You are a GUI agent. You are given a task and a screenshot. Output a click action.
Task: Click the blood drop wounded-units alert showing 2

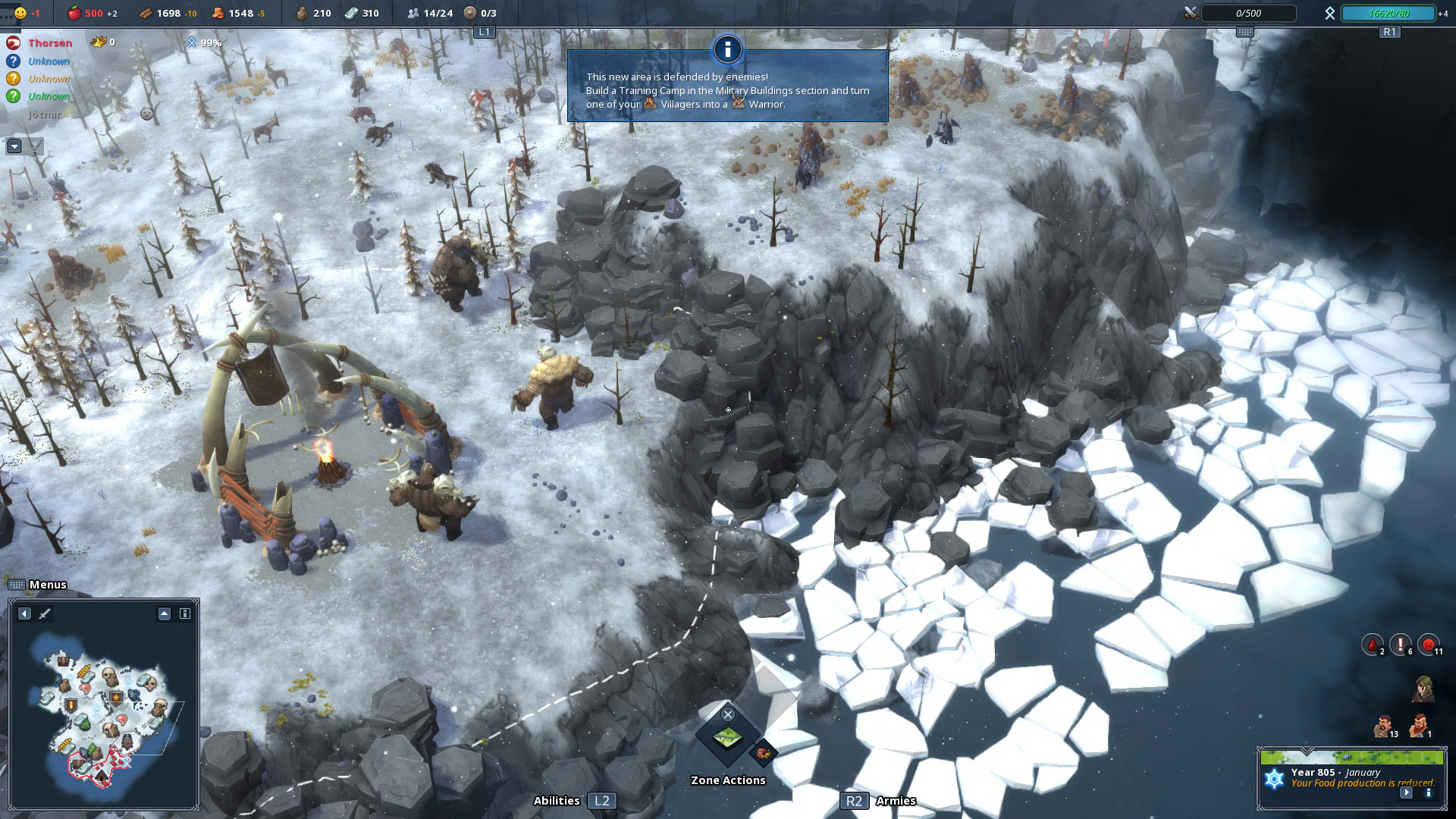pos(1371,643)
